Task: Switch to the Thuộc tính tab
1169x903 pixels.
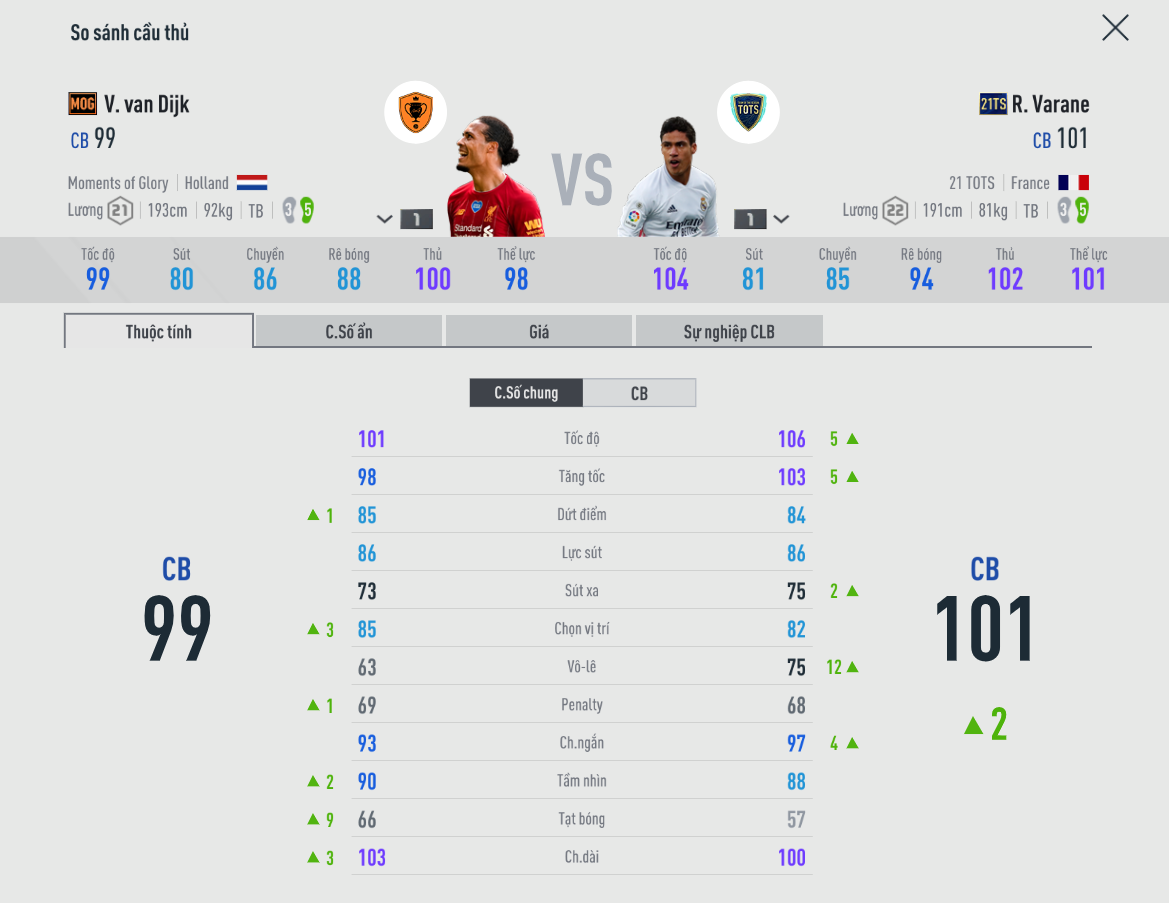Action: click(159, 332)
